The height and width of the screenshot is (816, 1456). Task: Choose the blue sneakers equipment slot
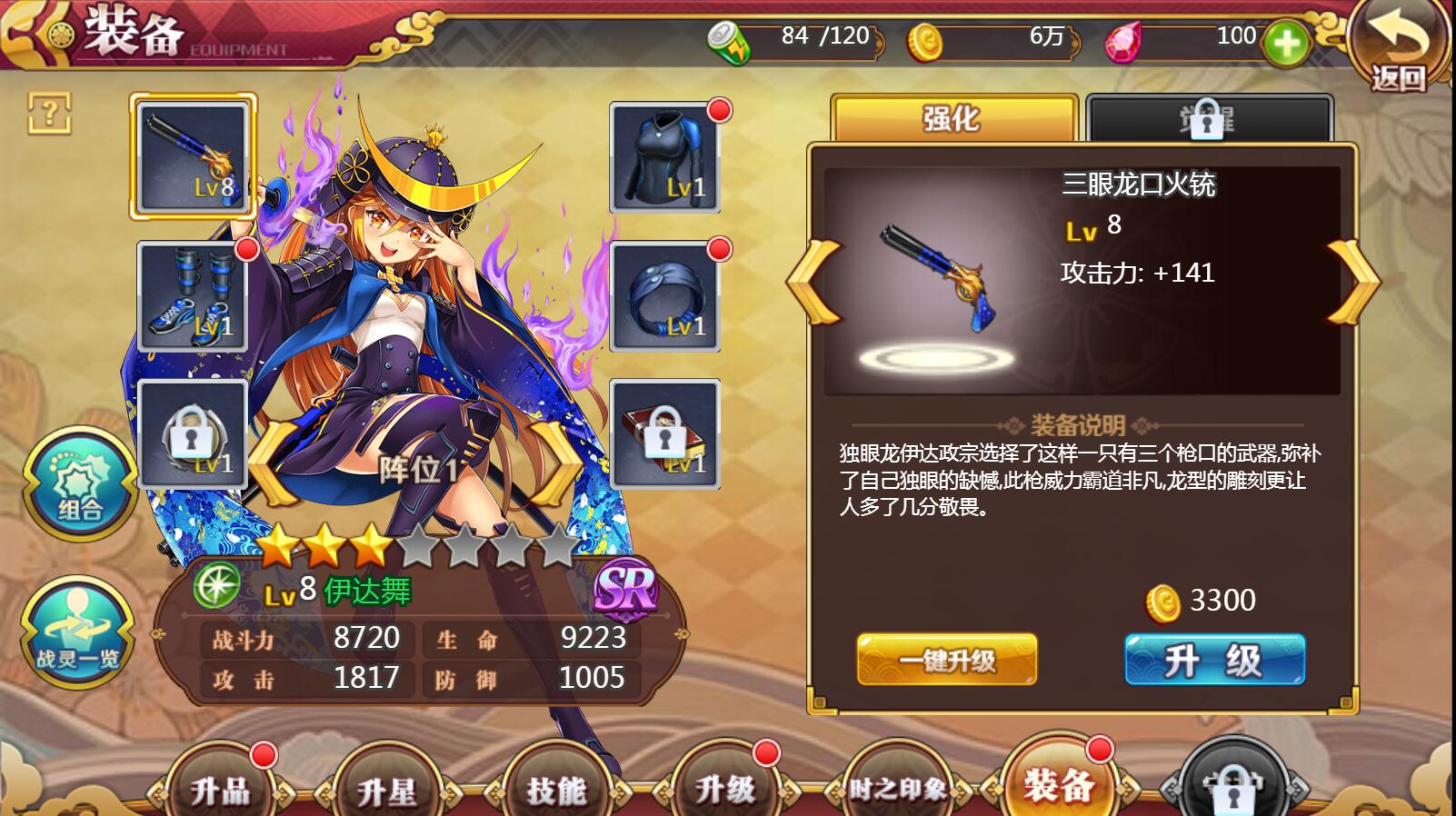coord(193,296)
